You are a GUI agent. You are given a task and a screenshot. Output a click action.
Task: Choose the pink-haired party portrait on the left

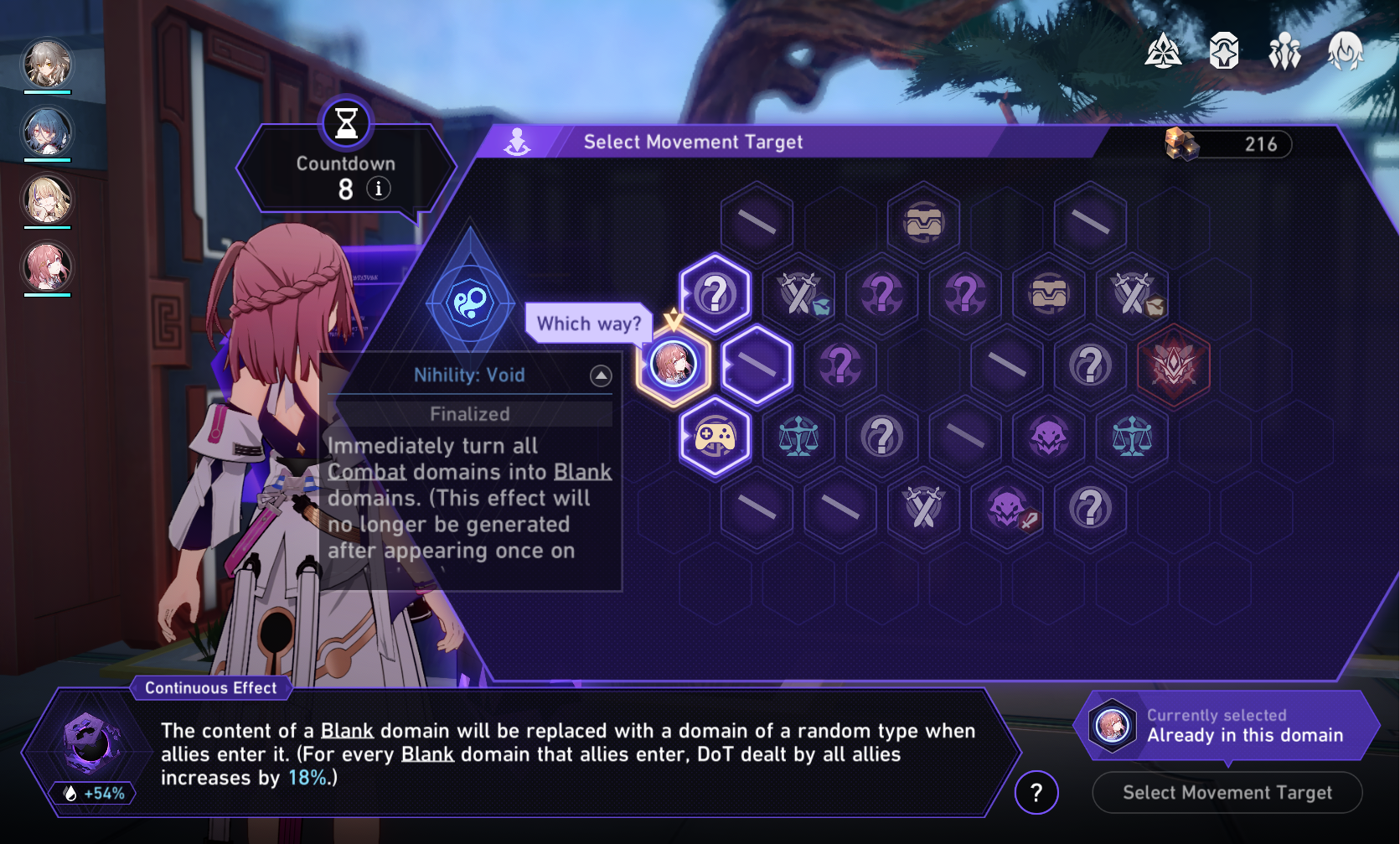(47, 267)
